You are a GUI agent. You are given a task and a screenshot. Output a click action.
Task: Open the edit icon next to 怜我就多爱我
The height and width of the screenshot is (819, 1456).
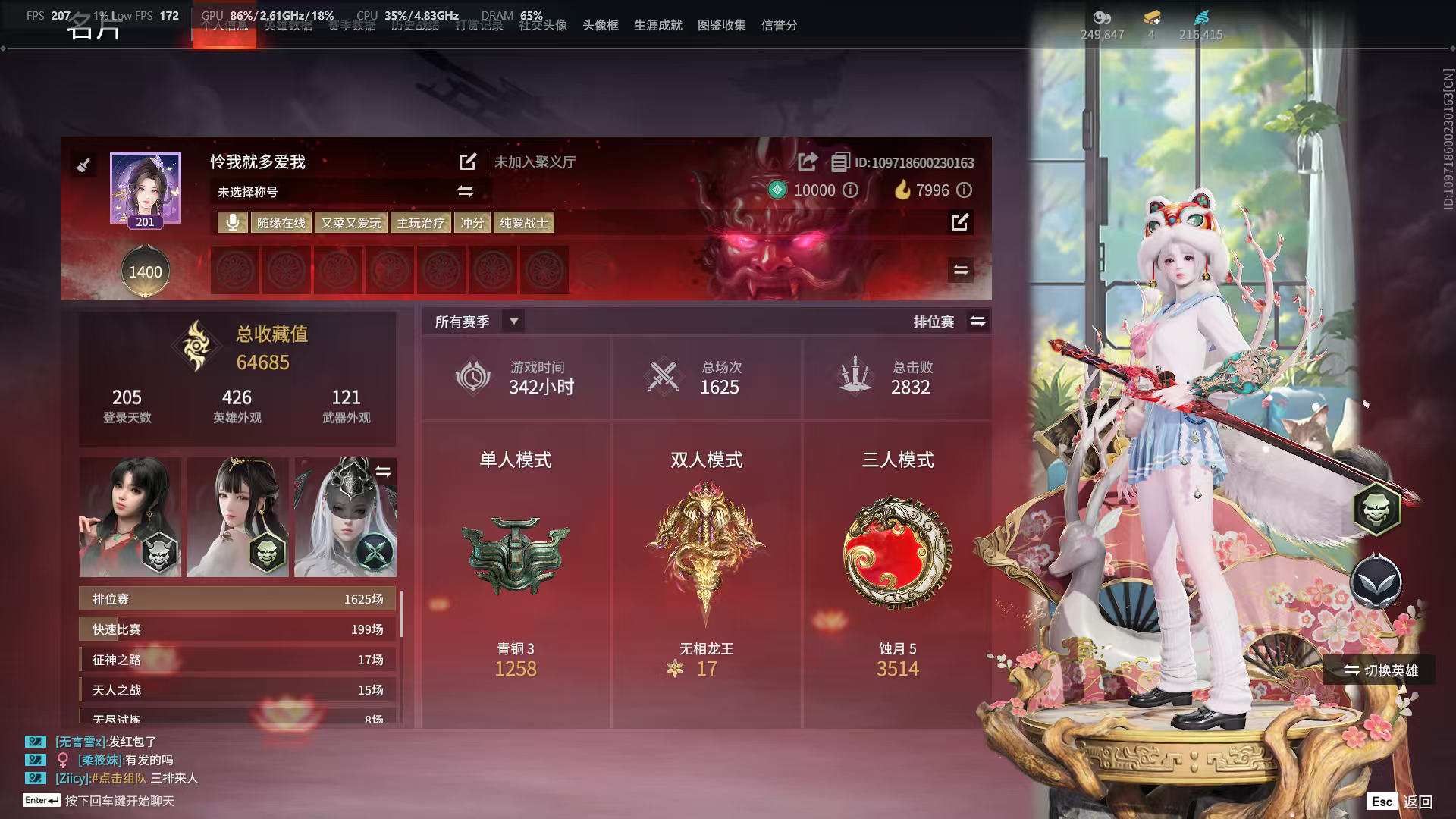point(467,162)
